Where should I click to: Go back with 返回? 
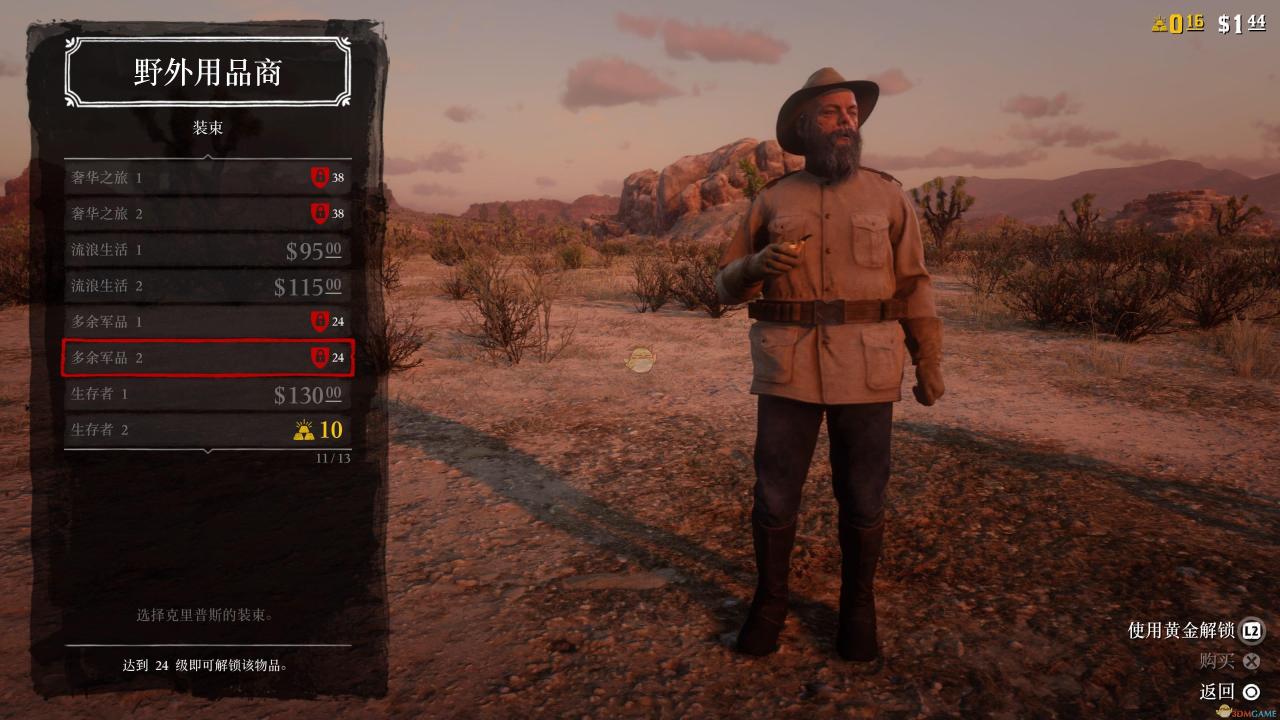1229,691
